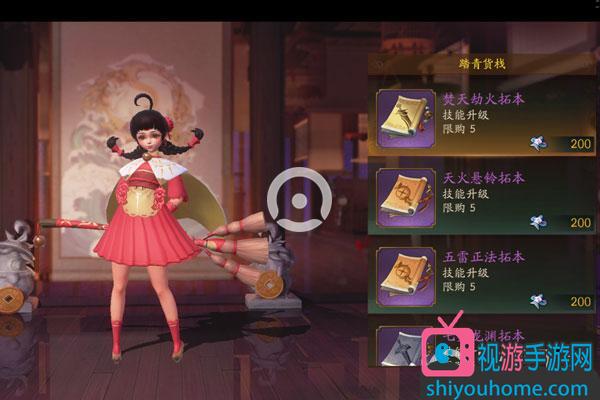Open the 踏青货栈 shop header

[471, 62]
